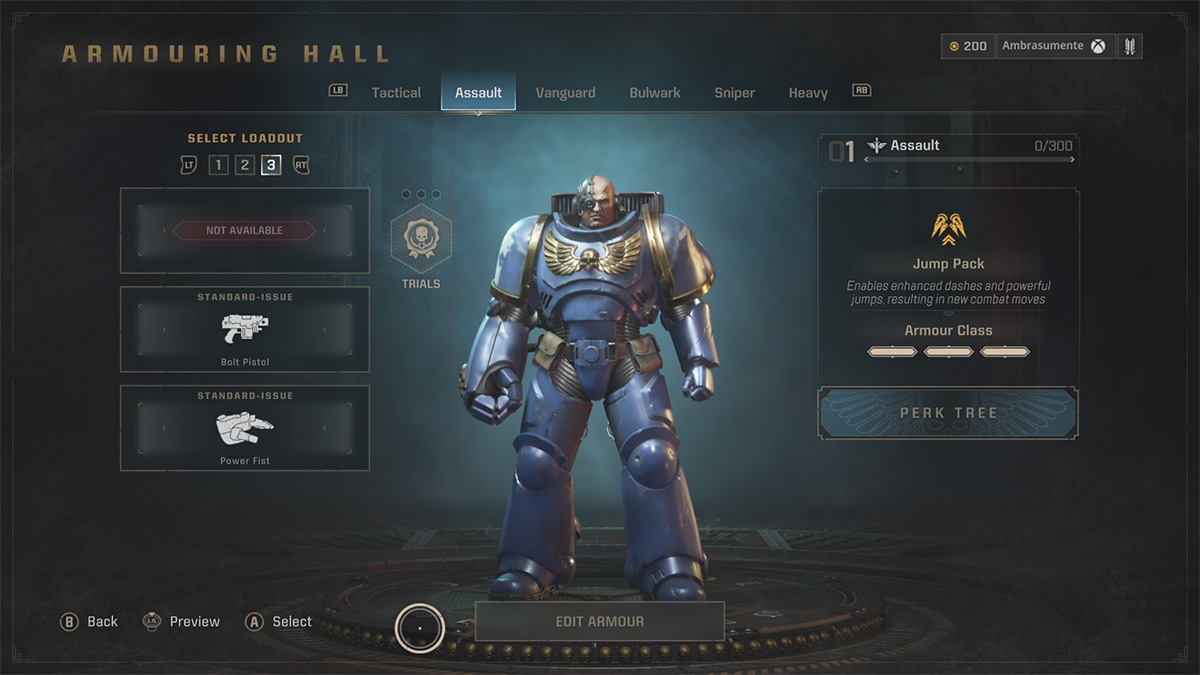Image resolution: width=1200 pixels, height=675 pixels.
Task: Choose the Power Fist melee slot
Action: tap(245, 429)
